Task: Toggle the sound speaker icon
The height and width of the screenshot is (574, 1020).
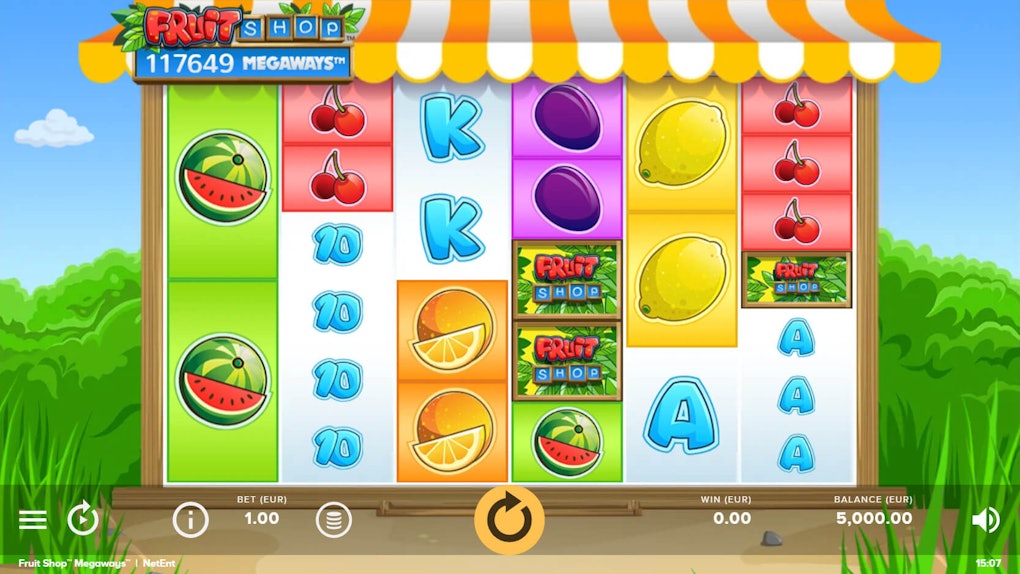Action: click(985, 519)
